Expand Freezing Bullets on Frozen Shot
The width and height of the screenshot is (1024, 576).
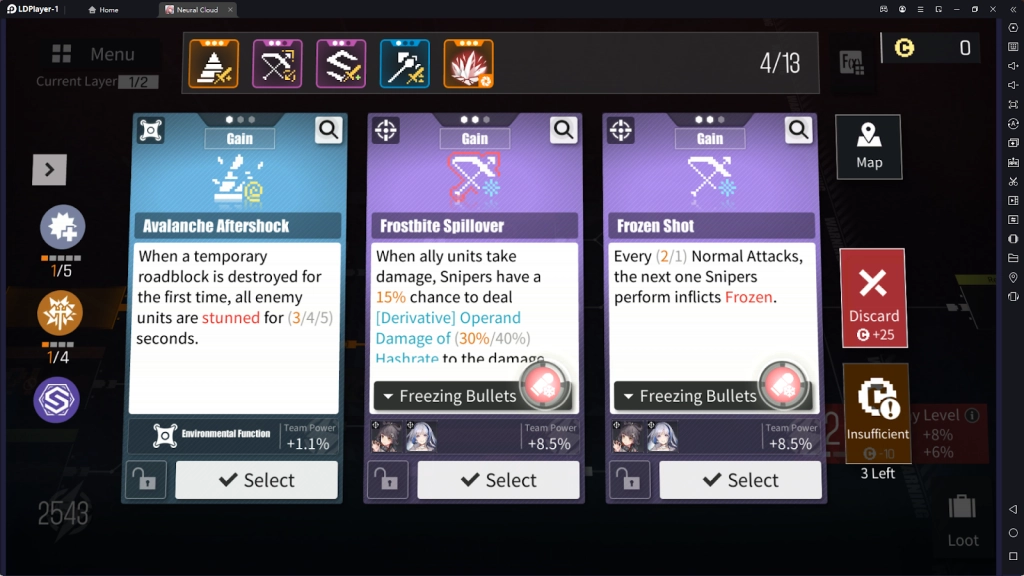click(688, 396)
